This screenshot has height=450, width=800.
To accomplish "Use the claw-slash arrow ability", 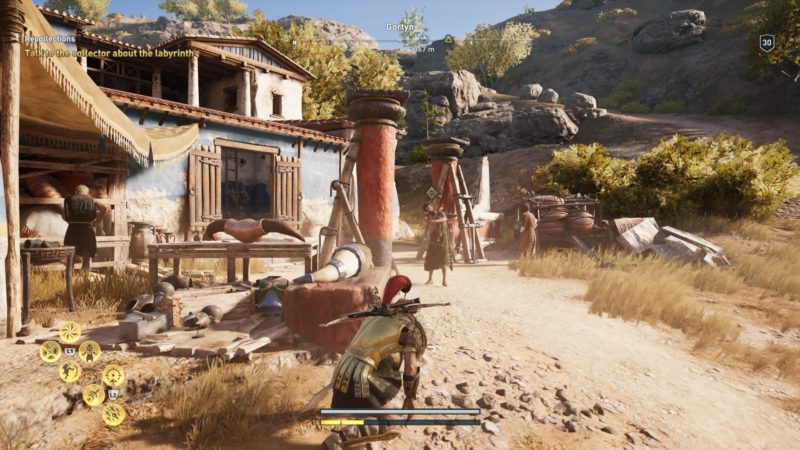I will pyautogui.click(x=93, y=395).
